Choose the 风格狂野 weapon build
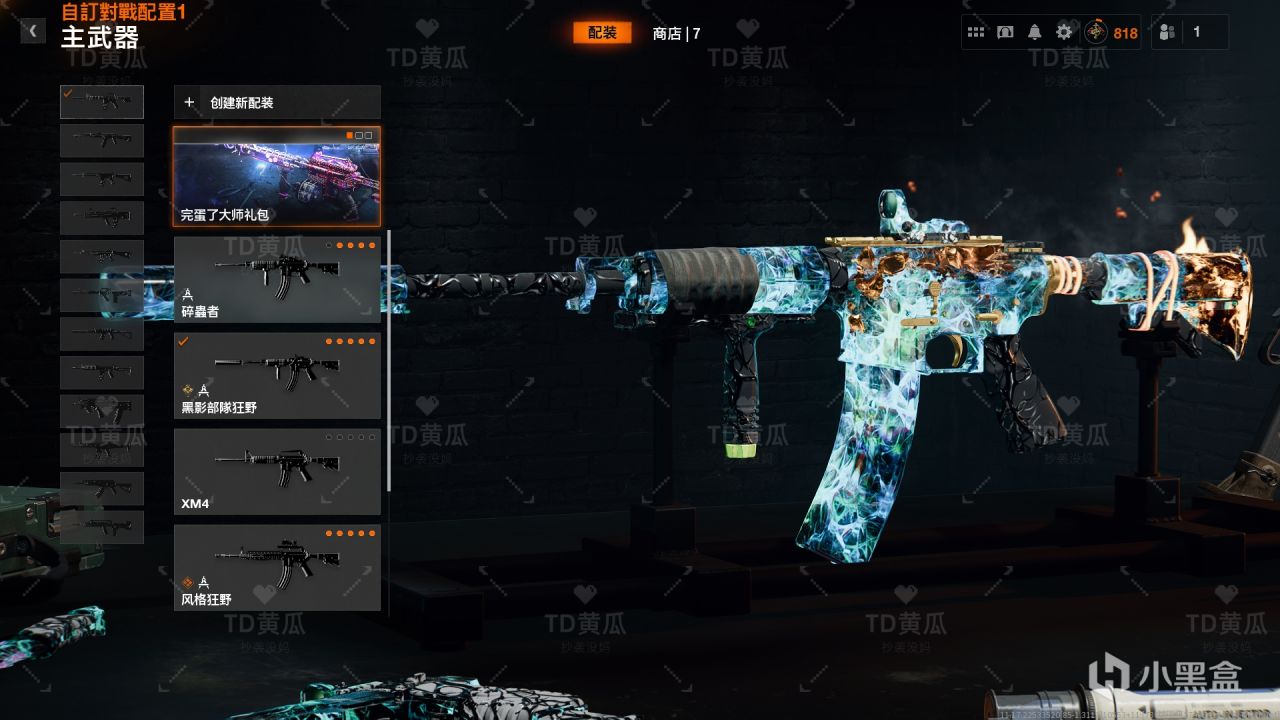 (277, 567)
